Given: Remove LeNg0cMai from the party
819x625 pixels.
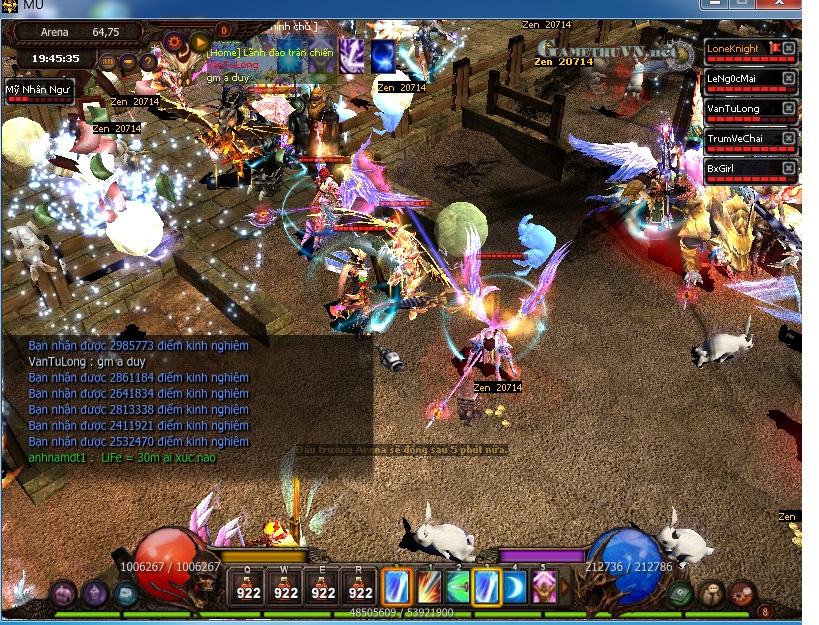Looking at the screenshot, I should coord(789,79).
